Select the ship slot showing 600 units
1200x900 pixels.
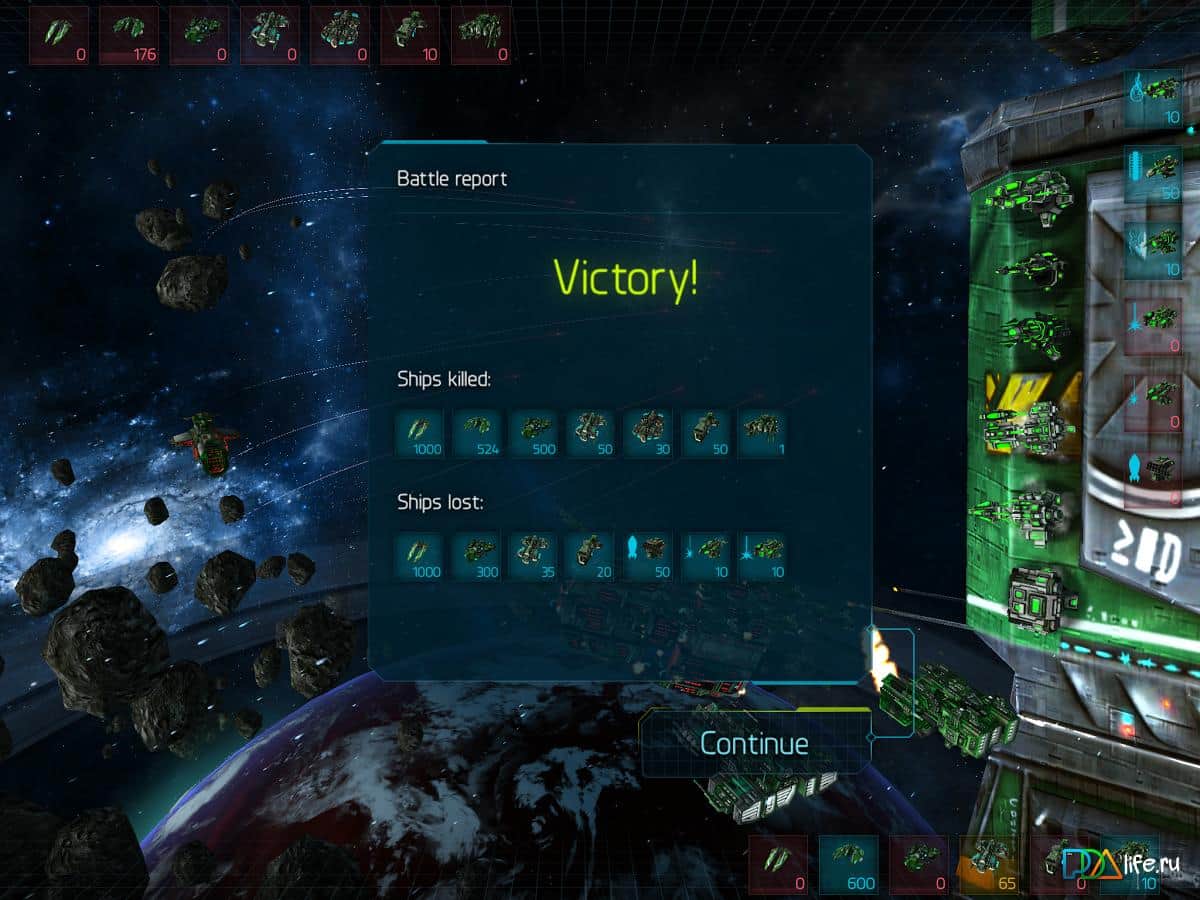849,864
